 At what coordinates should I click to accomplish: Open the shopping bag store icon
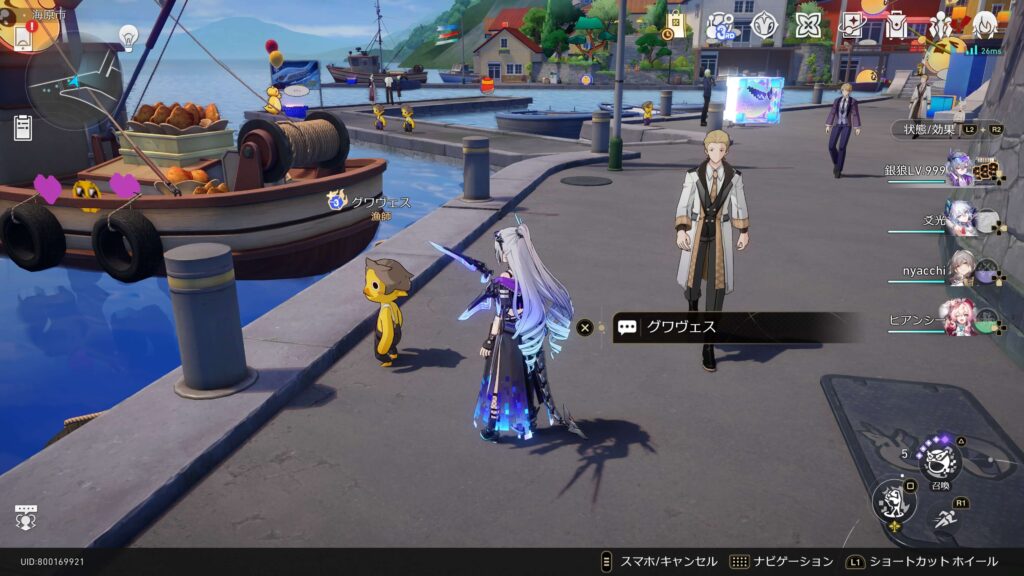[x=675, y=24]
